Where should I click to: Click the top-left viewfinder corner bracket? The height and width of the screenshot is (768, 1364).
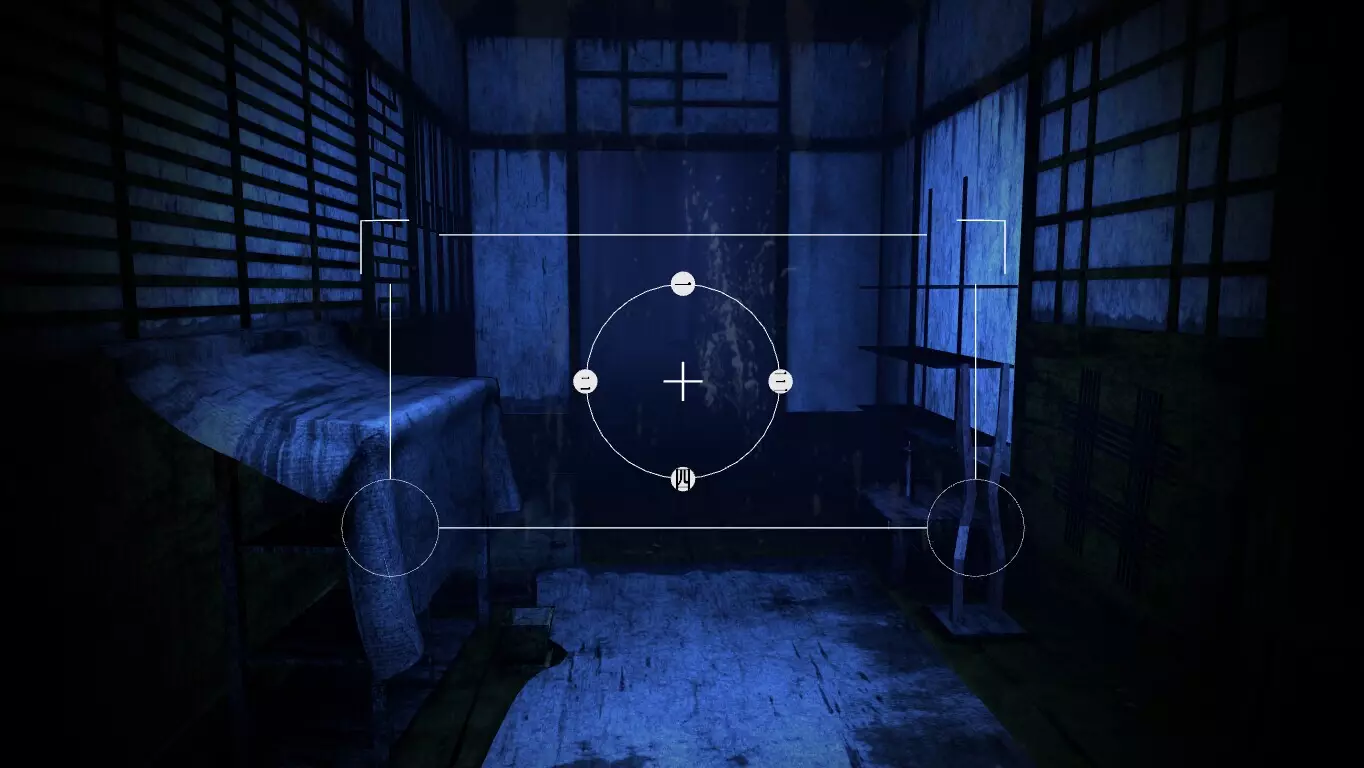point(365,222)
